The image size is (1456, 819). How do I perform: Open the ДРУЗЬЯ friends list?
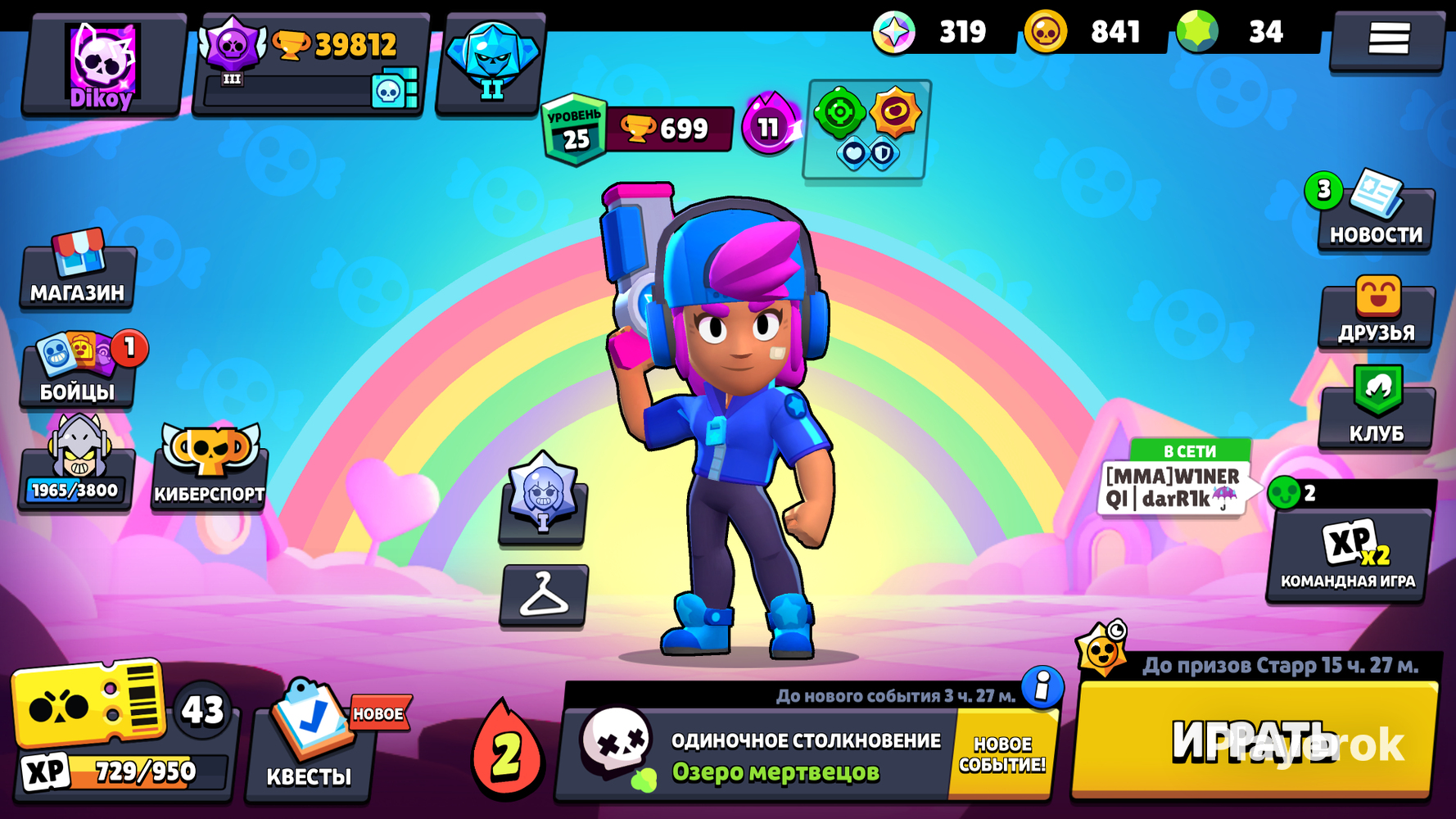click(1377, 313)
